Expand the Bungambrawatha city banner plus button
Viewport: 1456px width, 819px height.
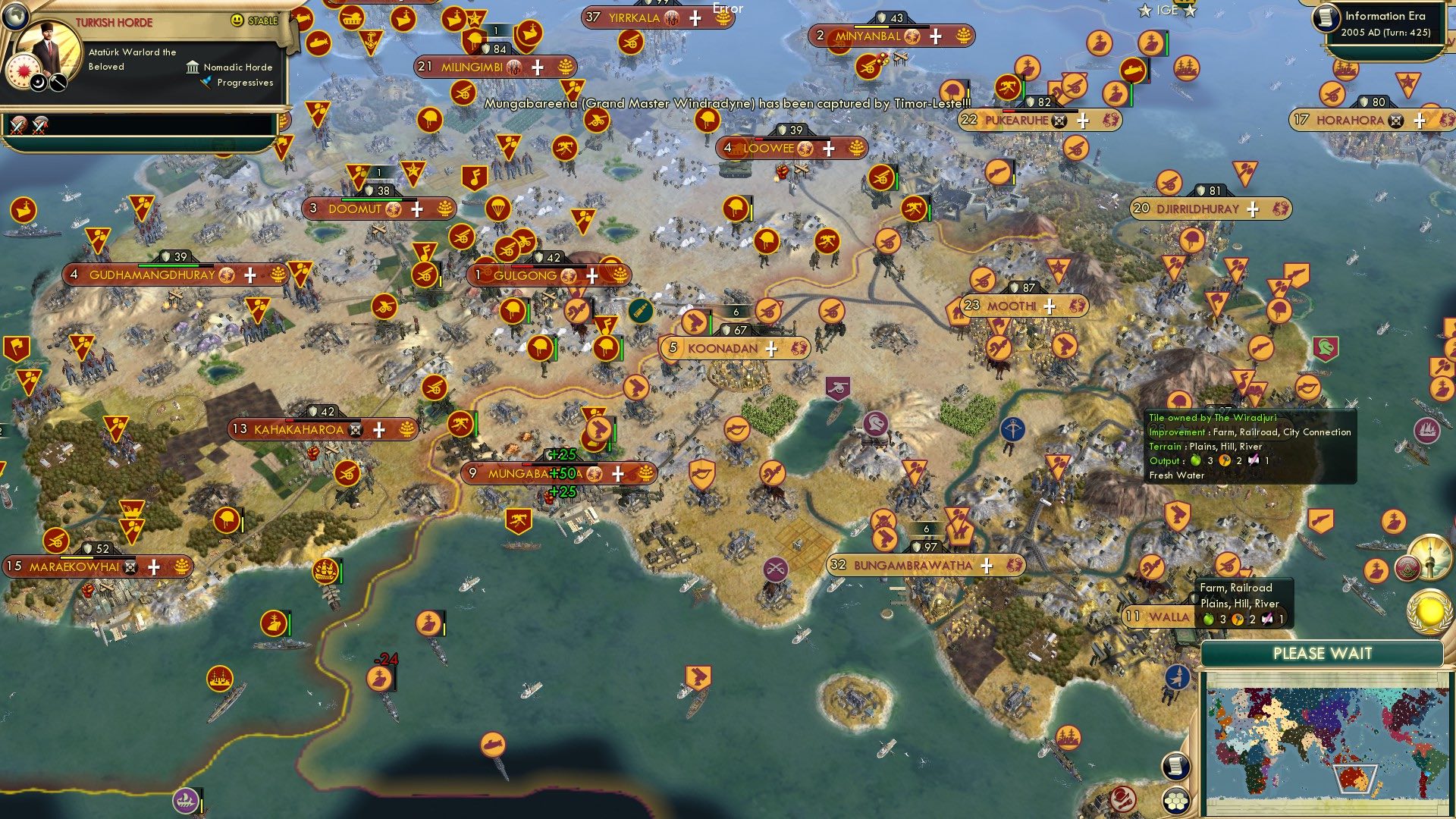click(x=987, y=565)
